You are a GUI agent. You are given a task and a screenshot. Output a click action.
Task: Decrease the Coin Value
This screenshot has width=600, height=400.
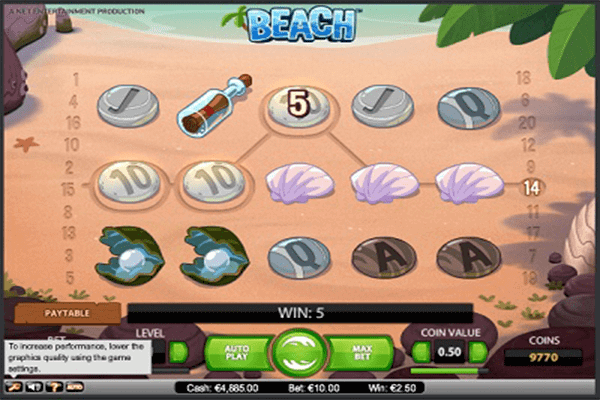pyautogui.click(x=422, y=352)
